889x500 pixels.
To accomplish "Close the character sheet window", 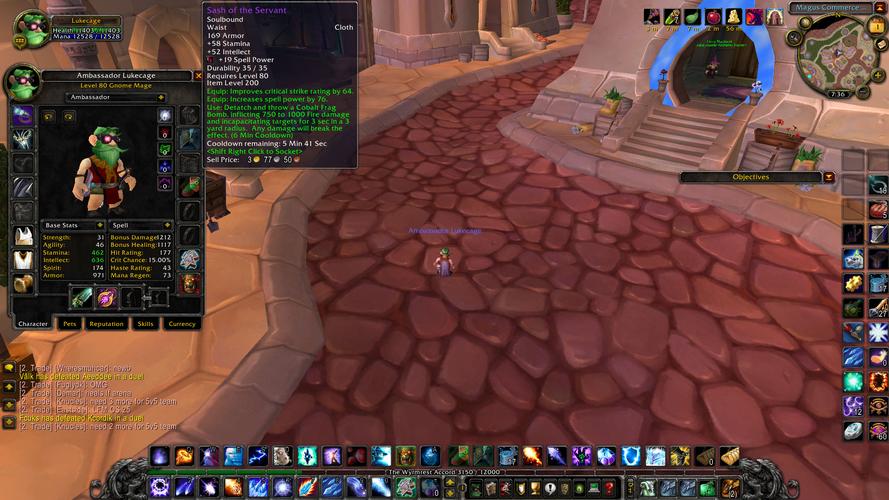I will click(x=198, y=75).
